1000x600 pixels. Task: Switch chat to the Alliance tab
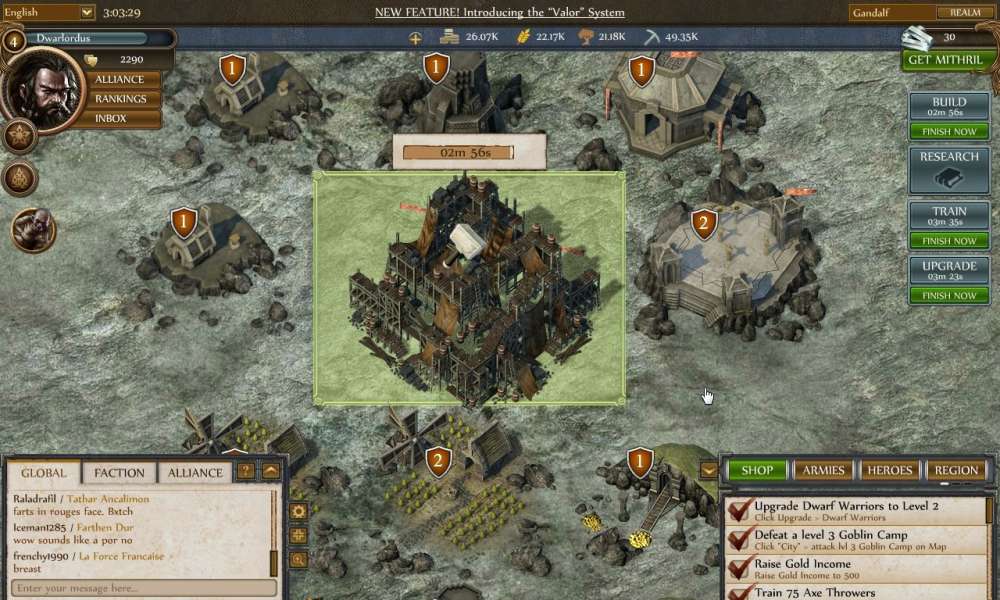point(195,473)
